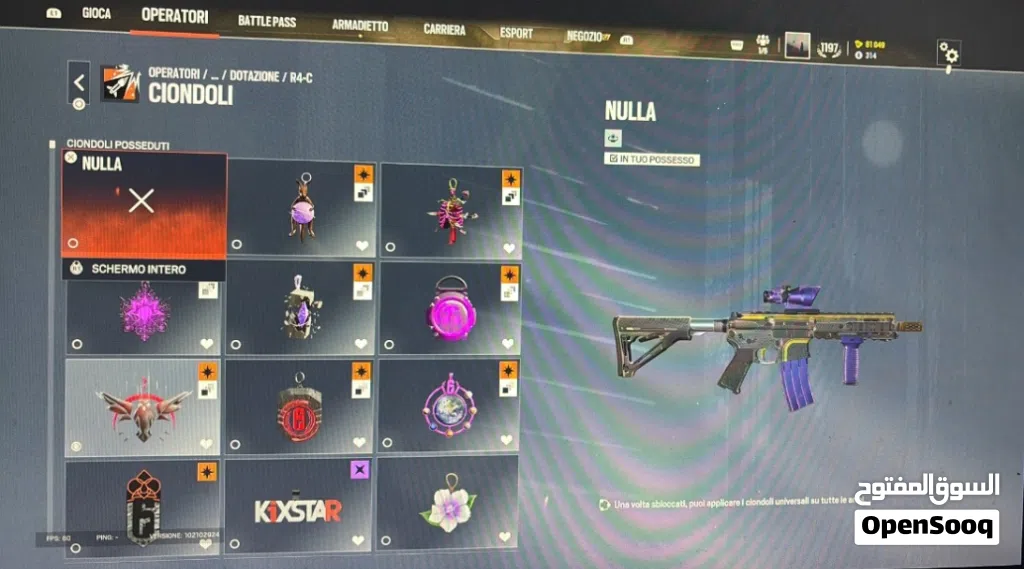The height and width of the screenshot is (569, 1024).
Task: Select the NULLA no-charm tile
Action: [142, 203]
